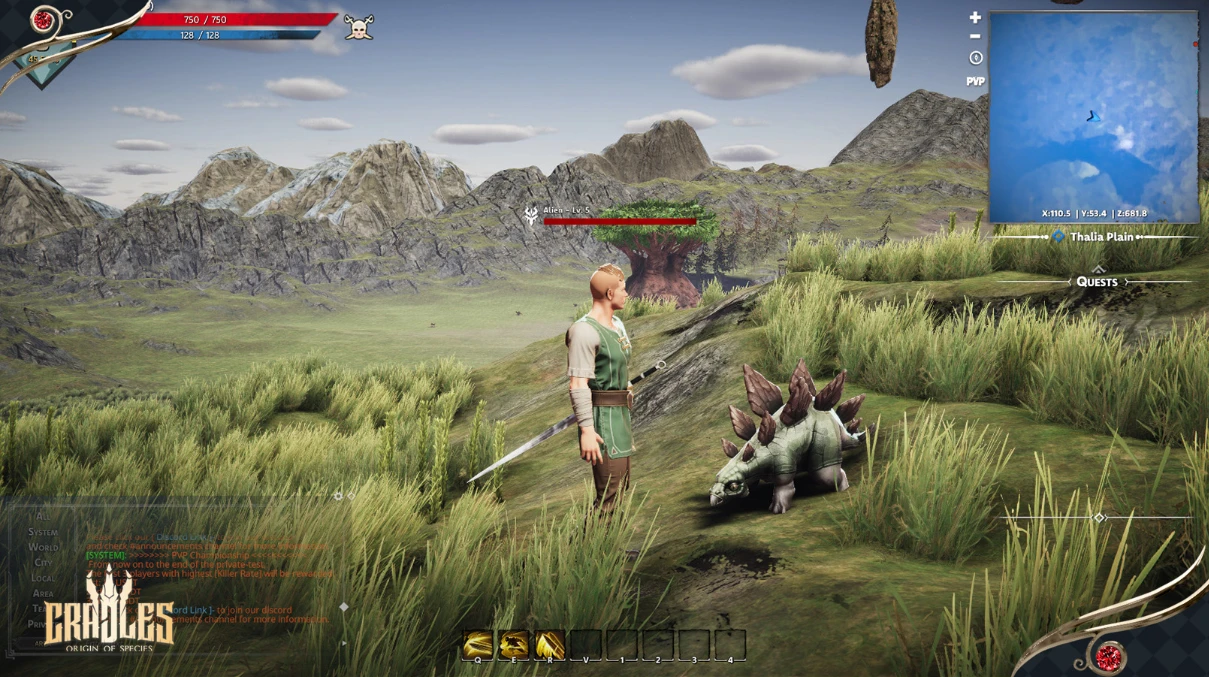Click the red gem ornament in top-left corner
This screenshot has width=1209, height=677.
(x=42, y=18)
